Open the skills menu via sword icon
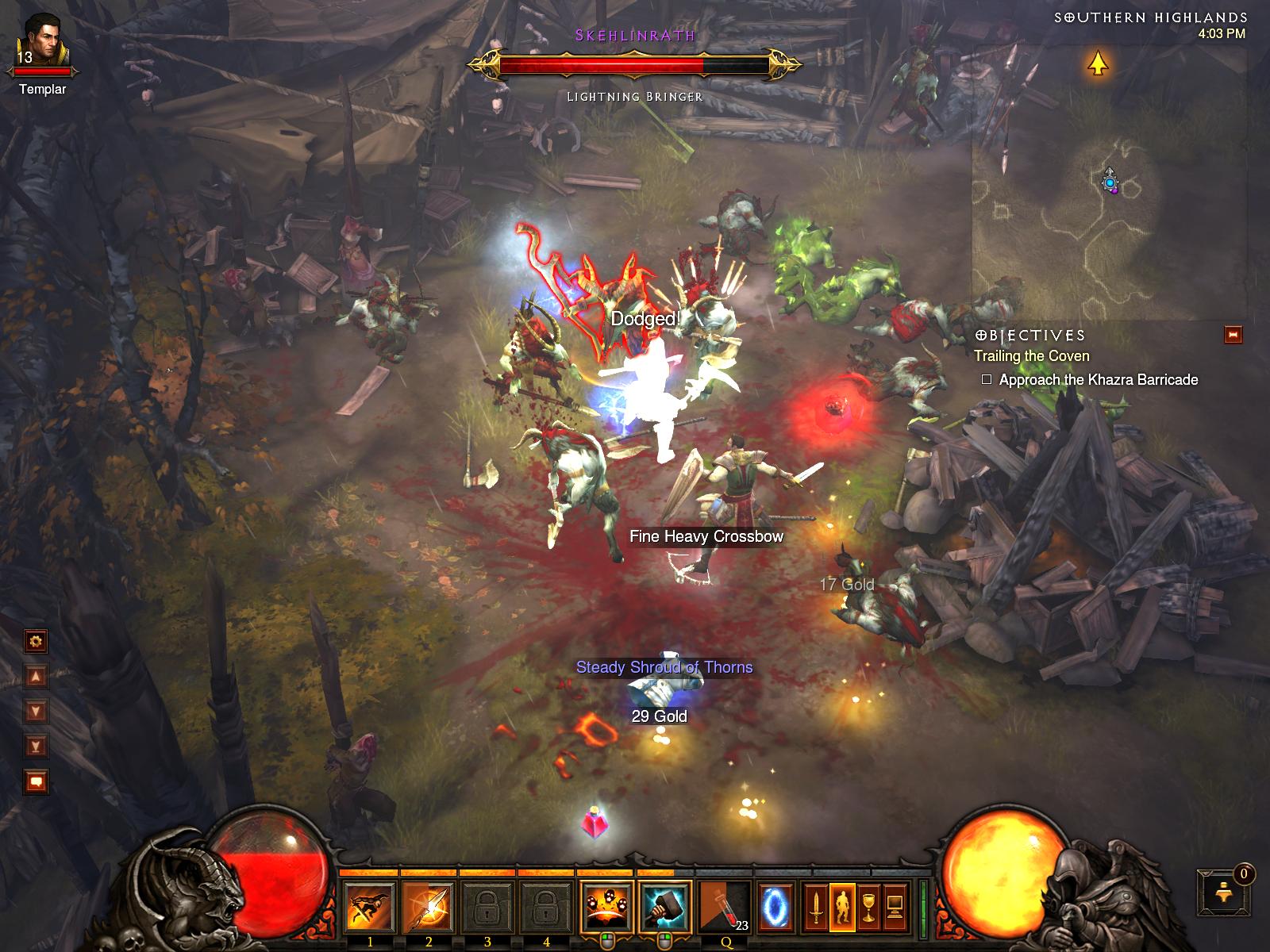The width and height of the screenshot is (1270, 952). 815,907
